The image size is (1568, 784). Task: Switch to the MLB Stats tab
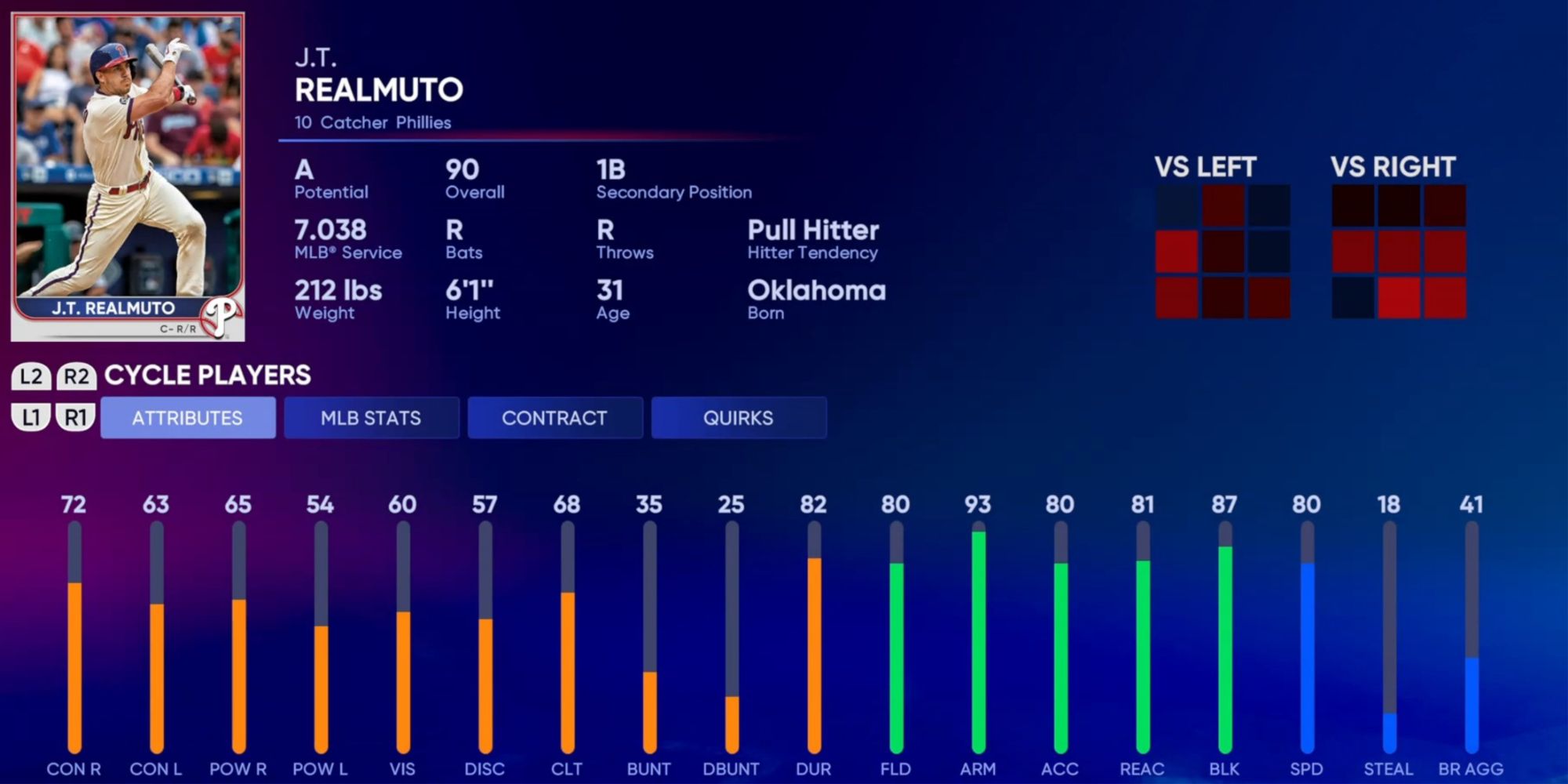(x=372, y=418)
